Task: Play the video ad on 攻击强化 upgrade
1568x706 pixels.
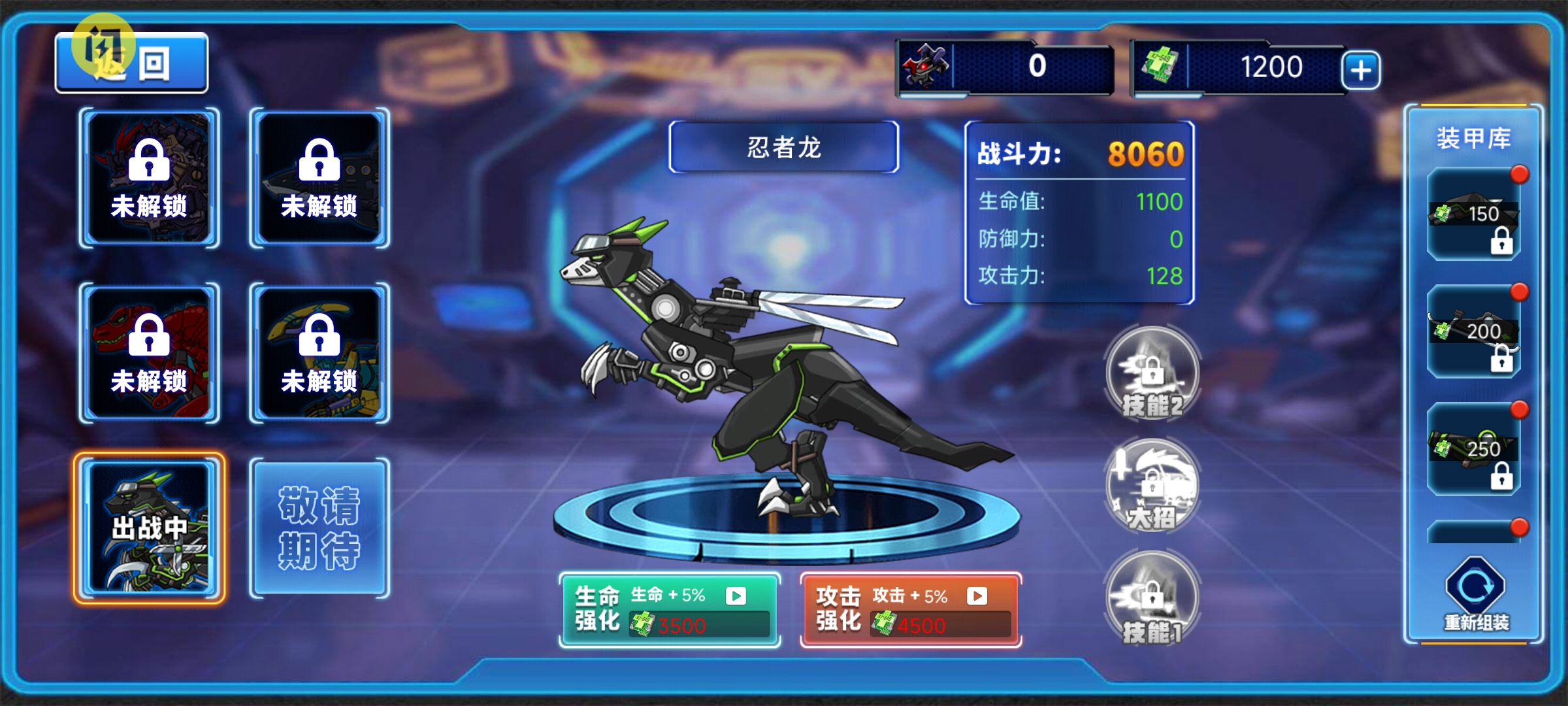Action: coord(976,596)
